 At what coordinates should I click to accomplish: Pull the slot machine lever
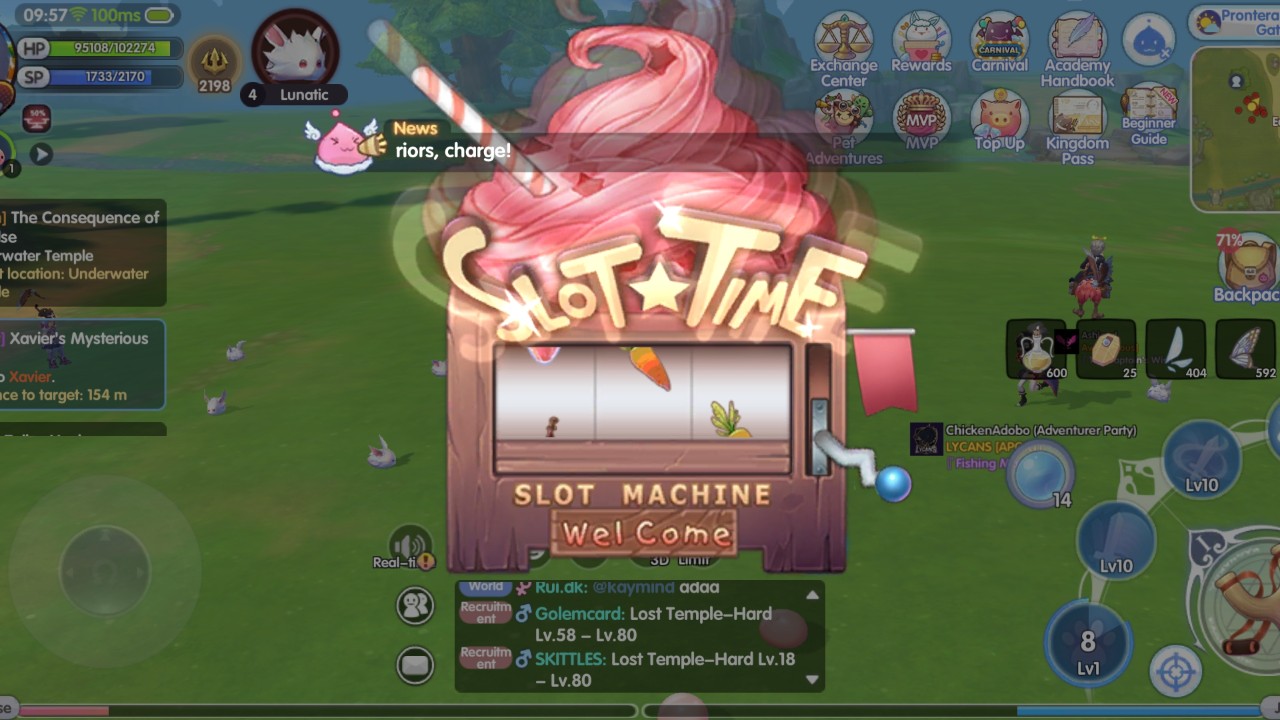click(x=892, y=484)
